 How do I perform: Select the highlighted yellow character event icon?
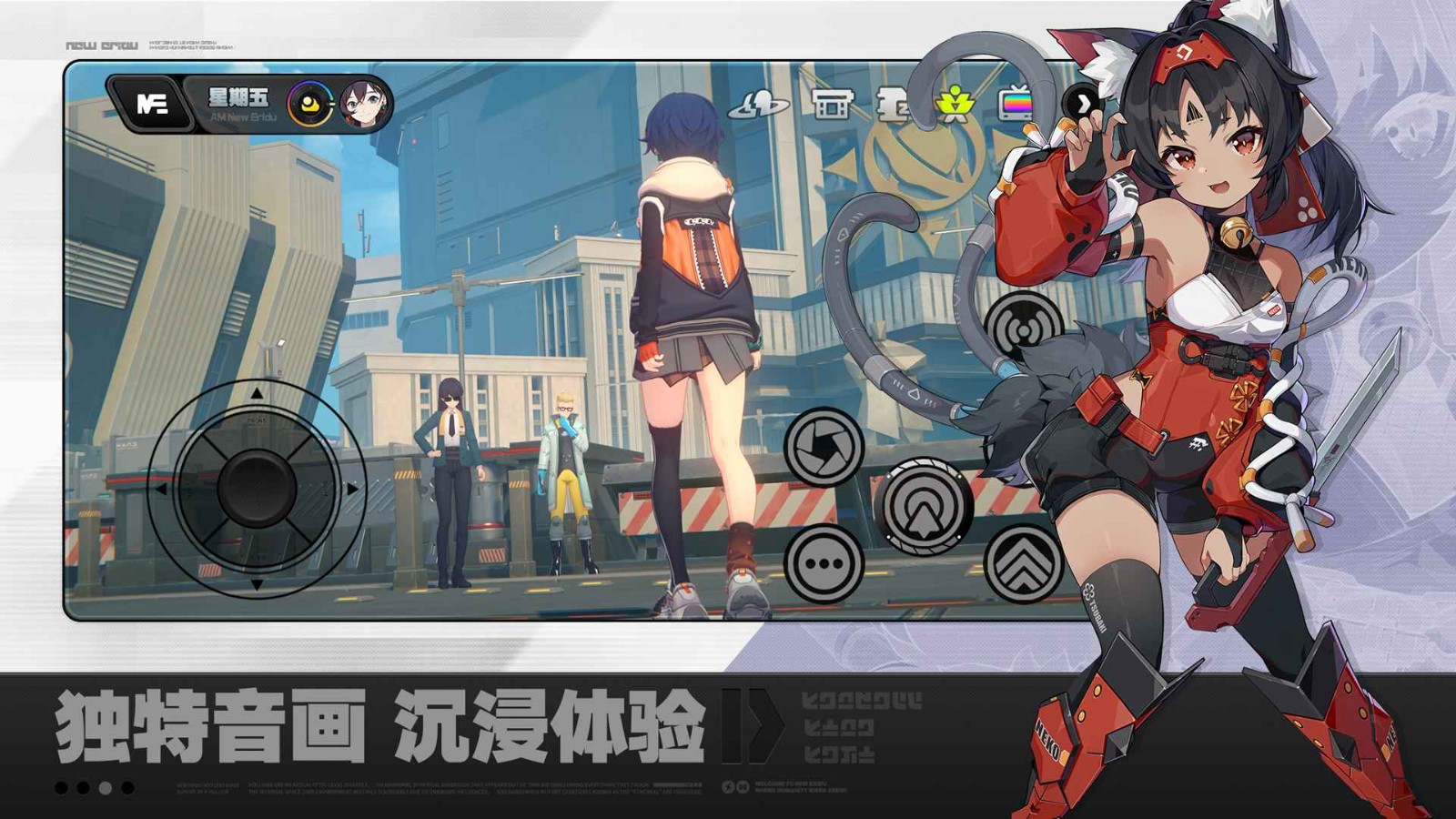[x=955, y=105]
